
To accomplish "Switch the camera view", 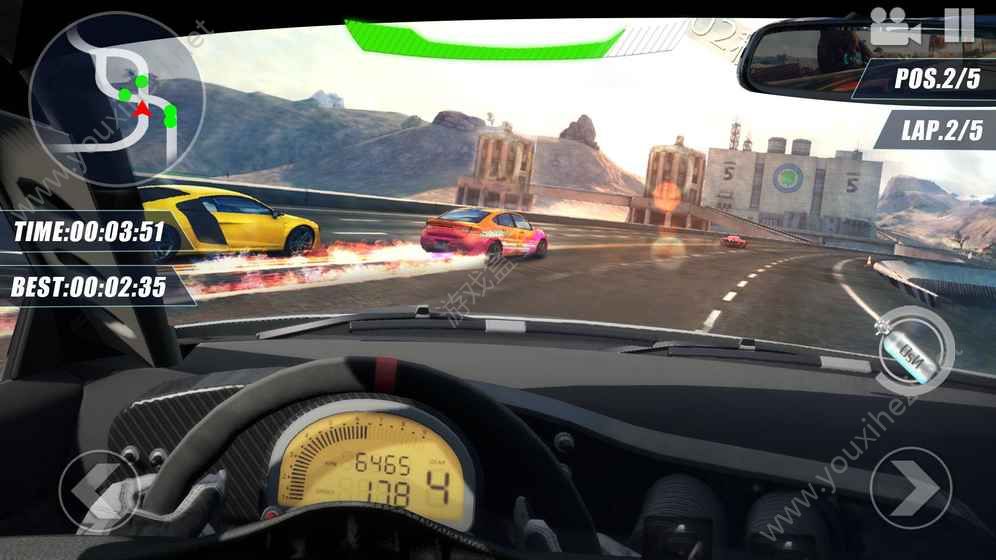I will (x=894, y=26).
